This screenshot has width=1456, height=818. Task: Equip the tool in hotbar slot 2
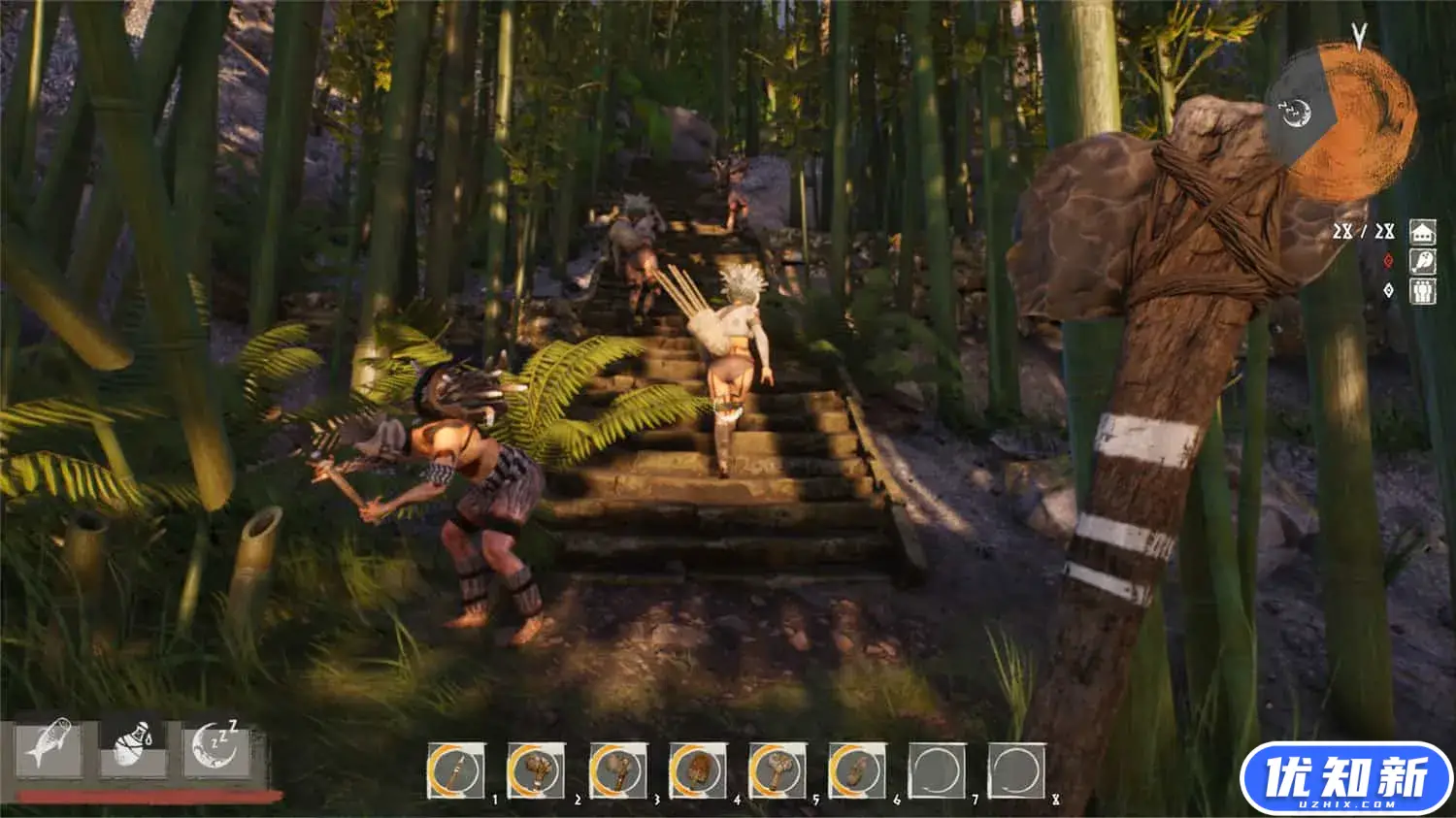(536, 771)
